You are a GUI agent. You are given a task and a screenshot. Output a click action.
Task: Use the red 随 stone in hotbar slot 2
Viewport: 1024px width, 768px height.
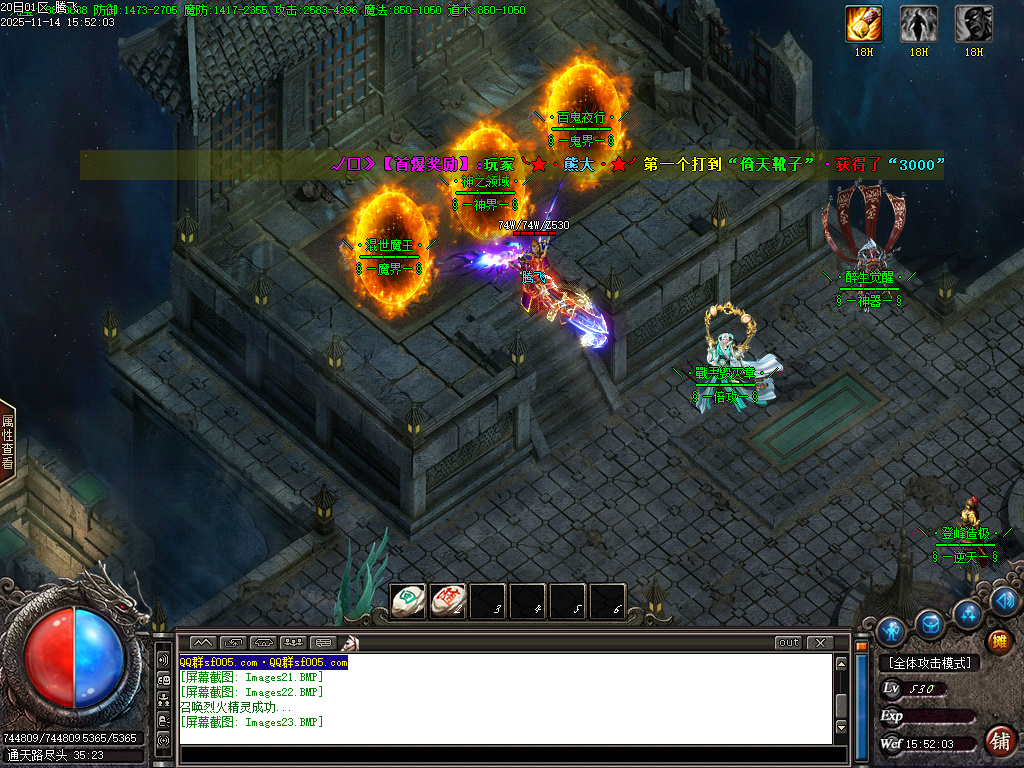[x=448, y=600]
